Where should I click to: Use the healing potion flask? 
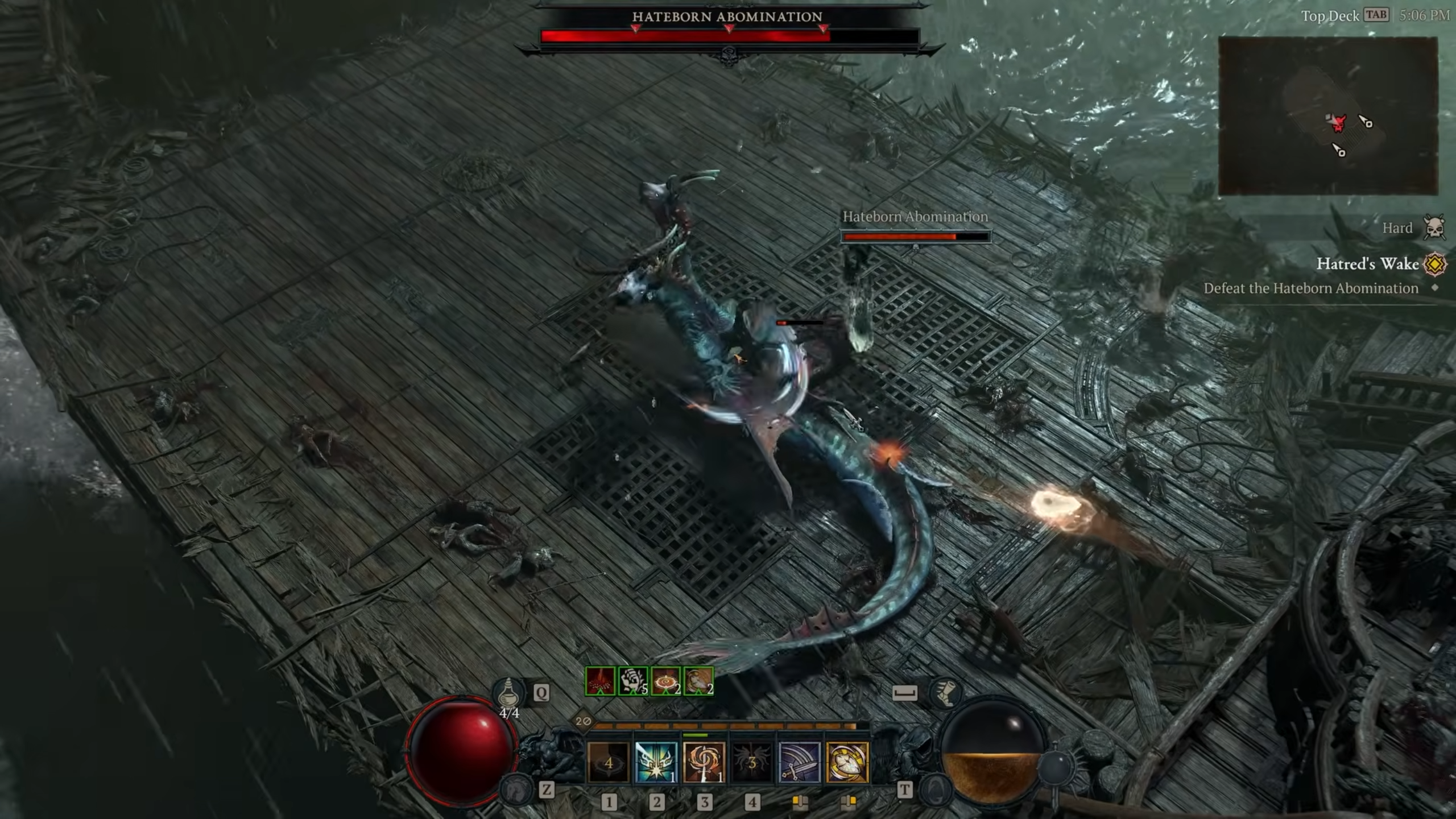[508, 693]
